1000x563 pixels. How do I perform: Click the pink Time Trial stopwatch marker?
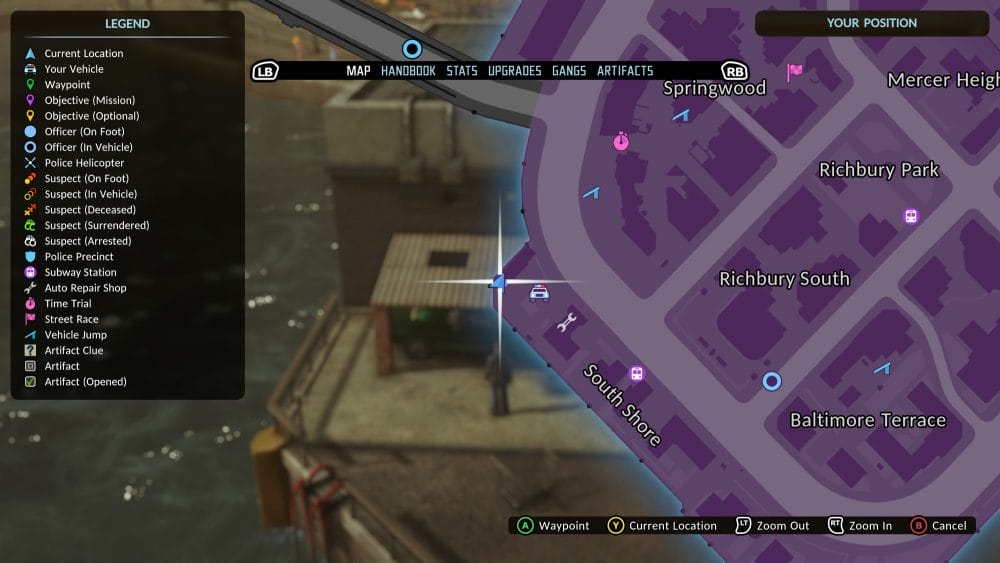tap(622, 142)
